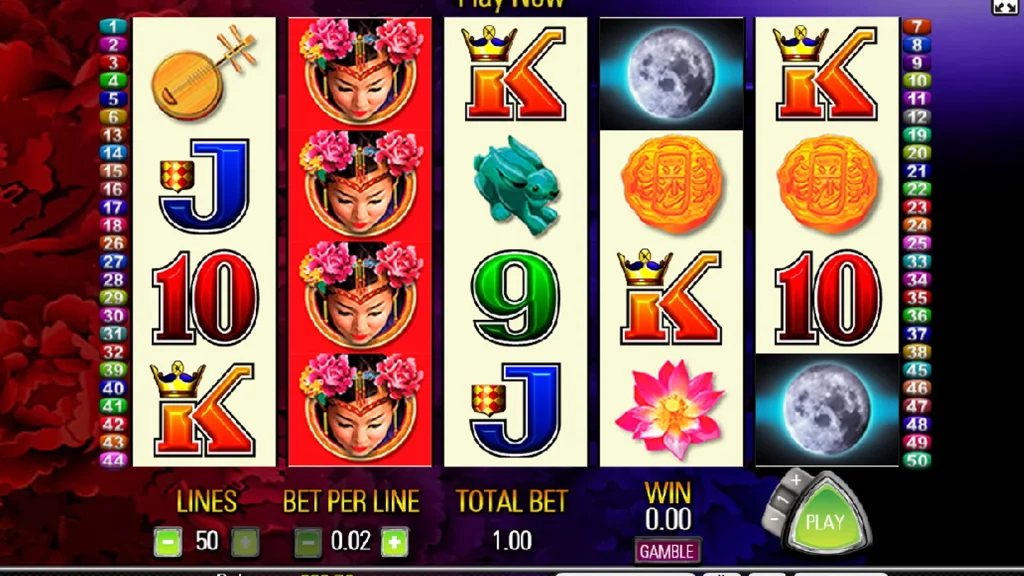Spin the reels with the green PLAY button
The height and width of the screenshot is (576, 1024).
coord(825,522)
